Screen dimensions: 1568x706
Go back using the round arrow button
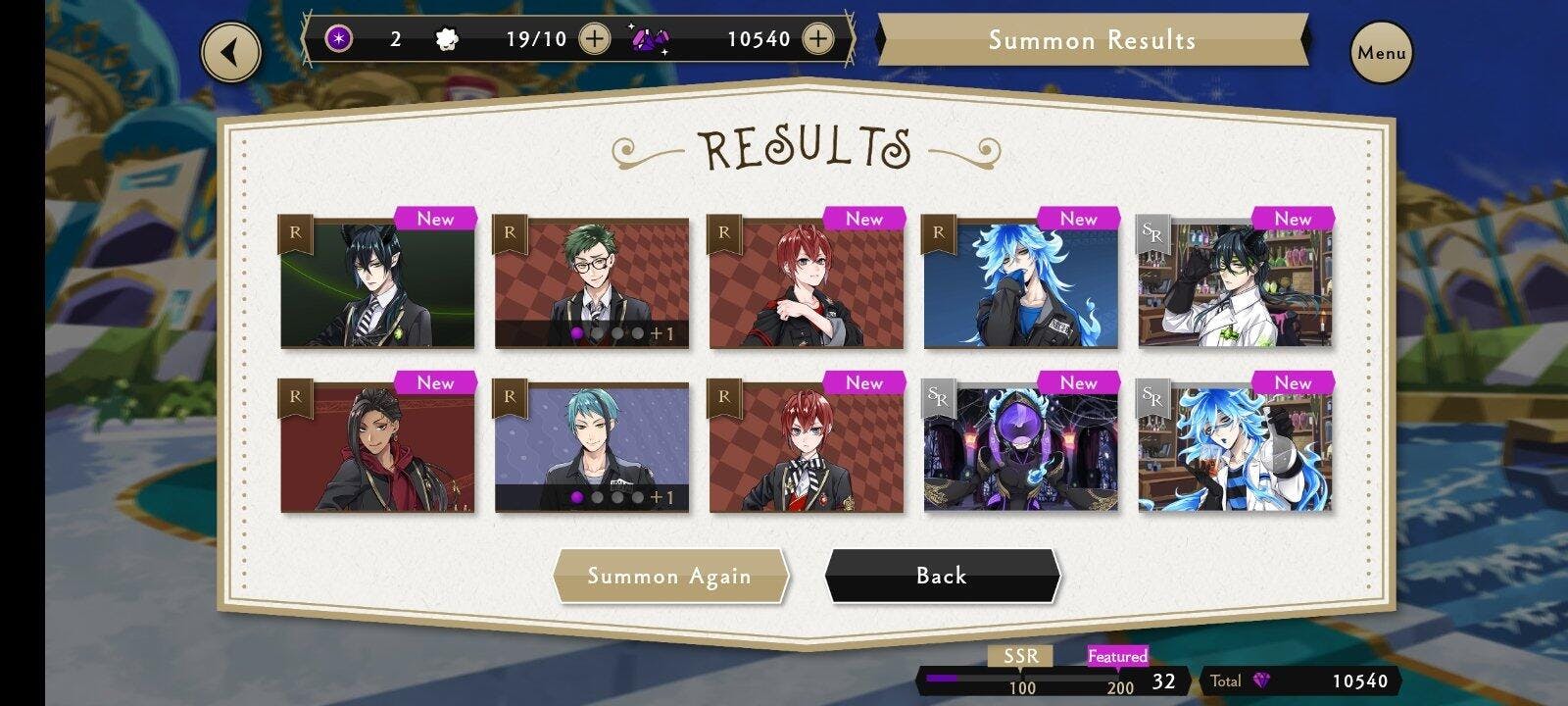pos(231,53)
